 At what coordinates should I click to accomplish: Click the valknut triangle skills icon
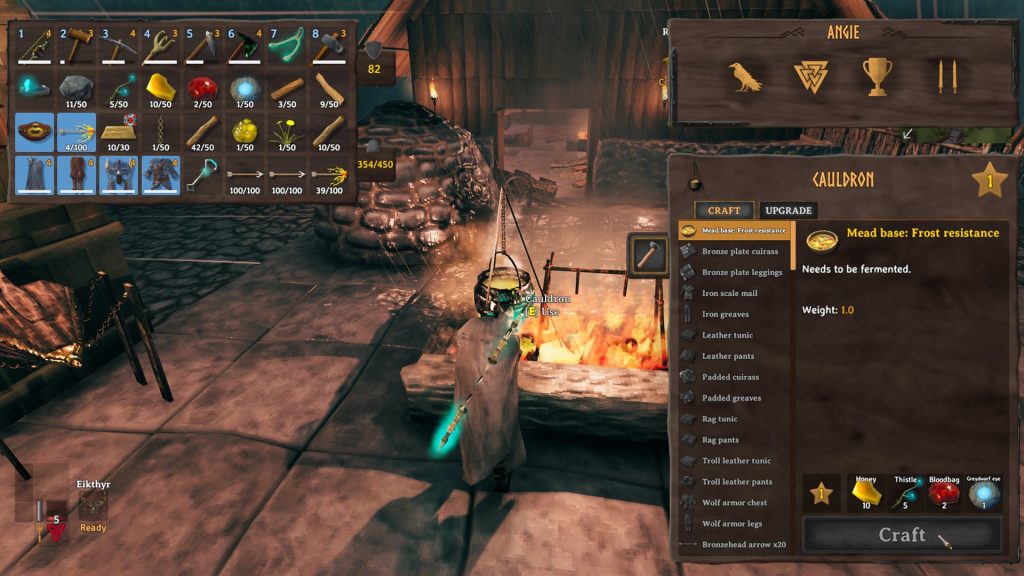pyautogui.click(x=809, y=77)
